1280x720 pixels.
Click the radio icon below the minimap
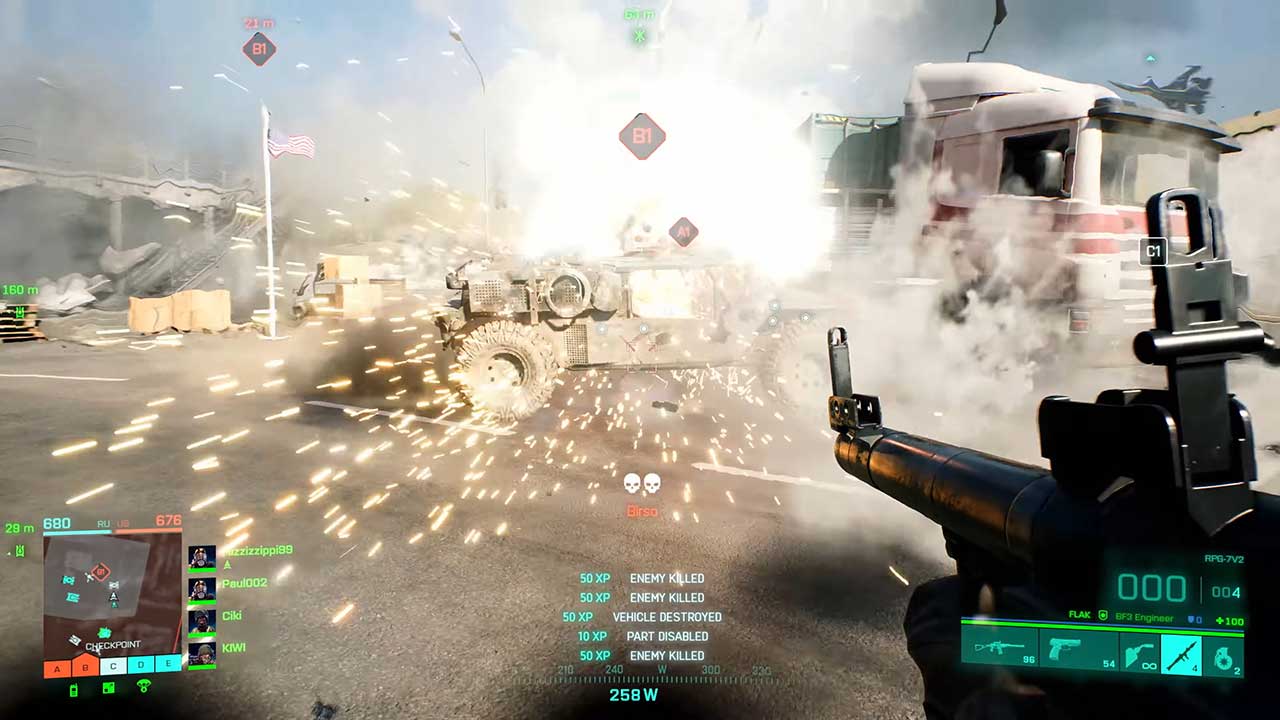coord(74,689)
